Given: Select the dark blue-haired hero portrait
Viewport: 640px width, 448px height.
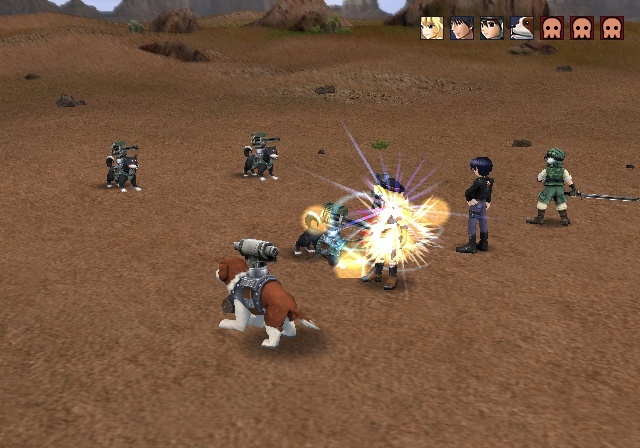Looking at the screenshot, I should pos(462,28).
